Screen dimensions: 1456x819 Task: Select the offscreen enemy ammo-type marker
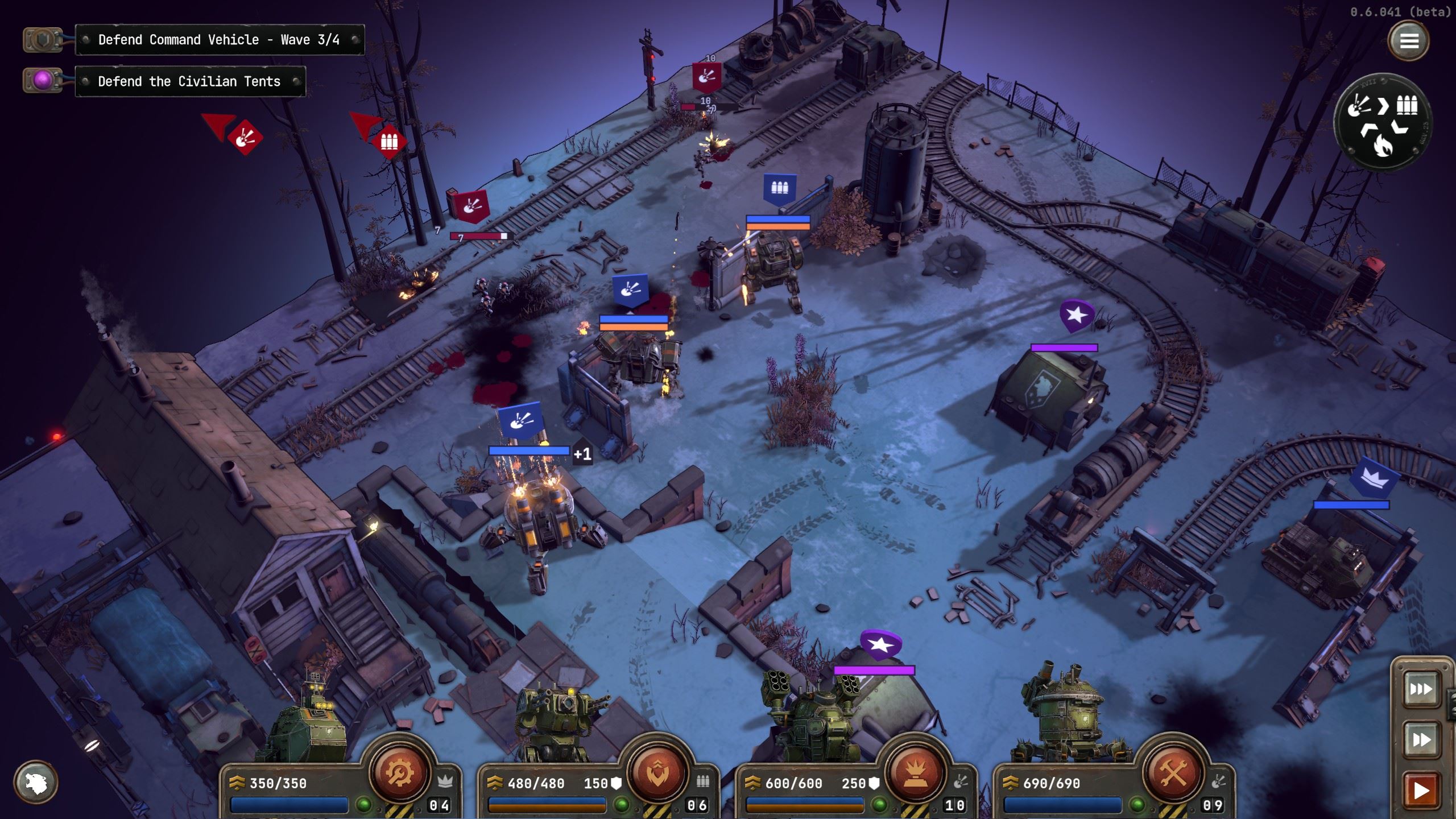[x=389, y=141]
